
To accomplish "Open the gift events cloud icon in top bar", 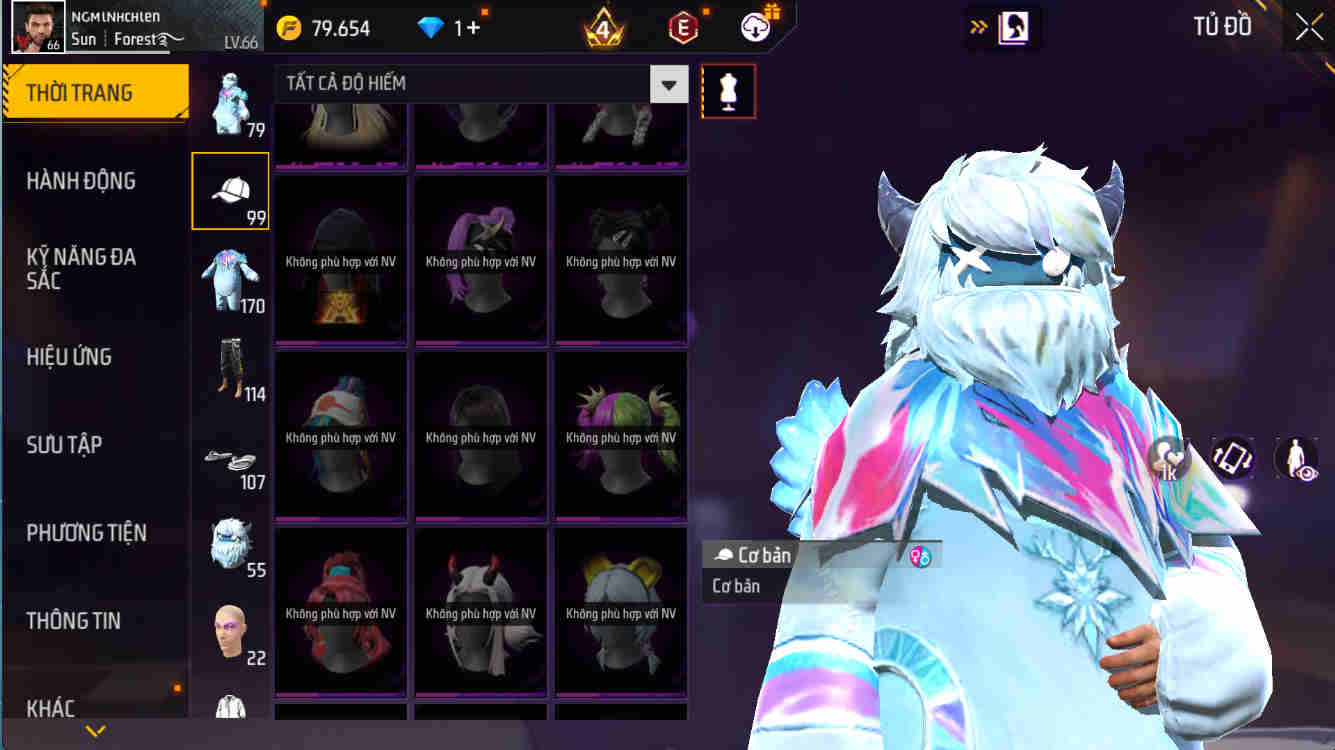I will [x=755, y=27].
